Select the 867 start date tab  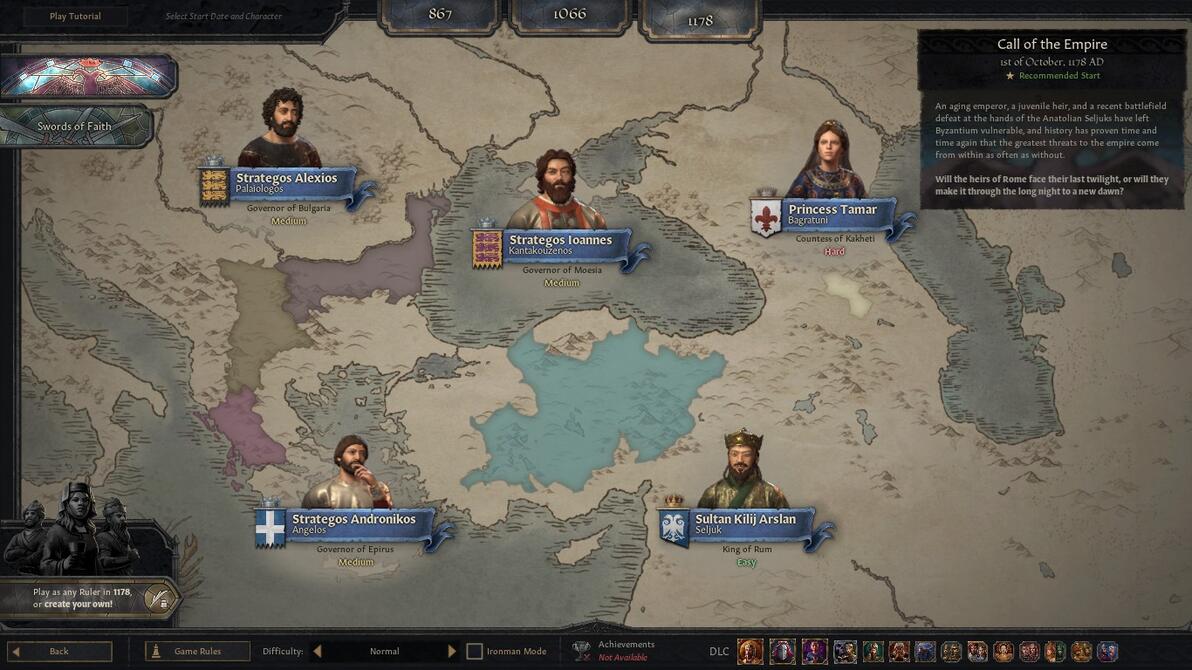[x=440, y=14]
